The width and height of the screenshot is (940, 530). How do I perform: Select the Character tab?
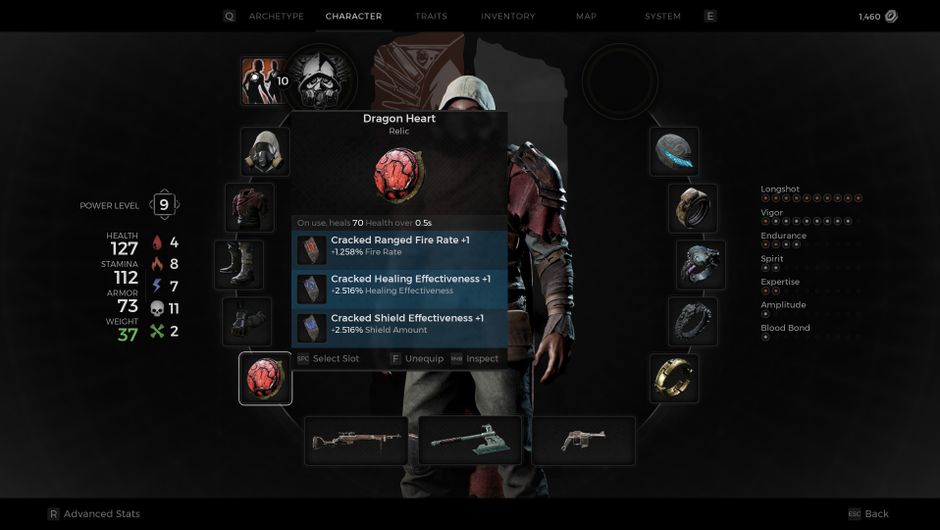[354, 16]
